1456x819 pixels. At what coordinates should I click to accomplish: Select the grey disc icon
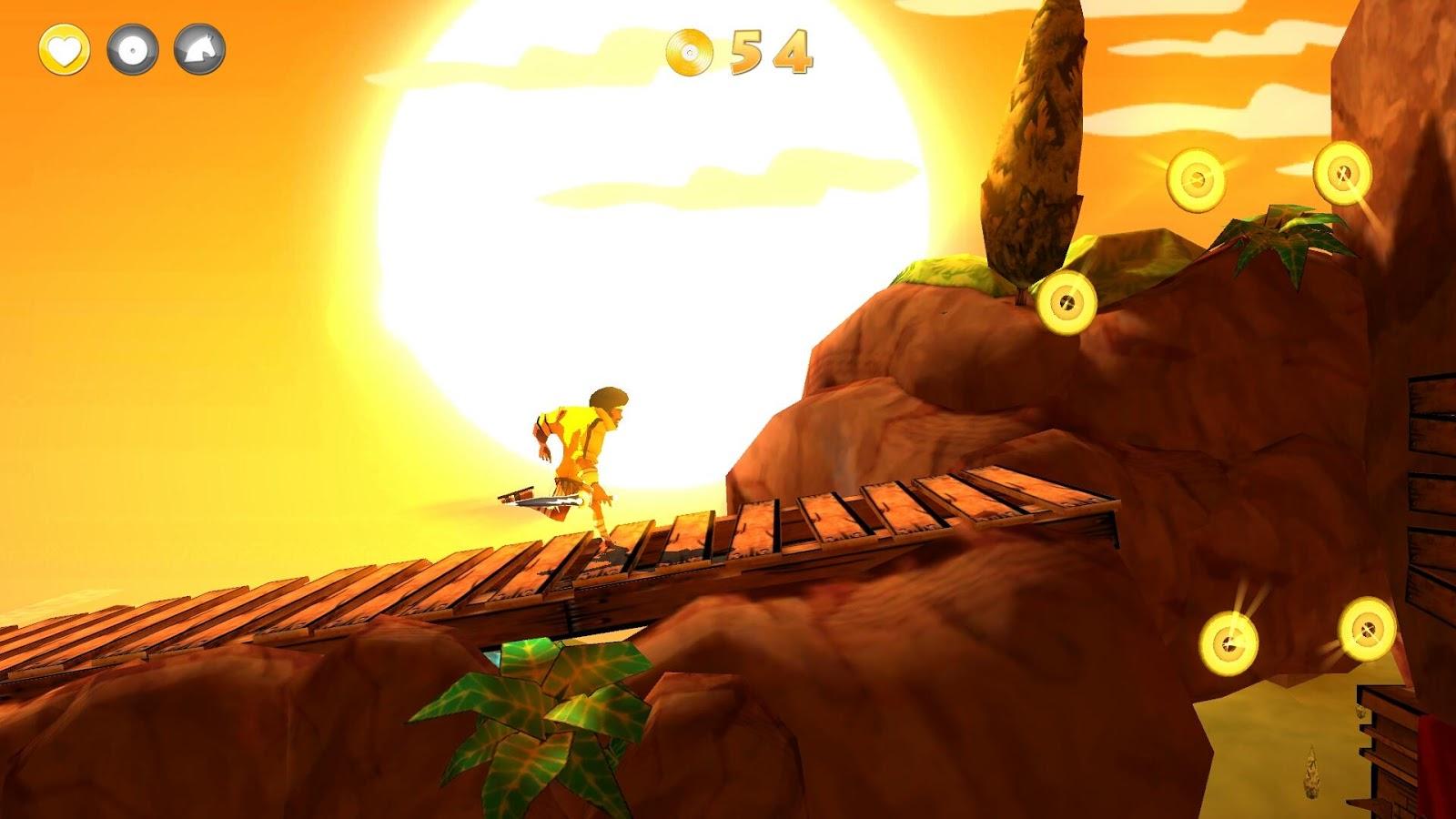tap(133, 49)
